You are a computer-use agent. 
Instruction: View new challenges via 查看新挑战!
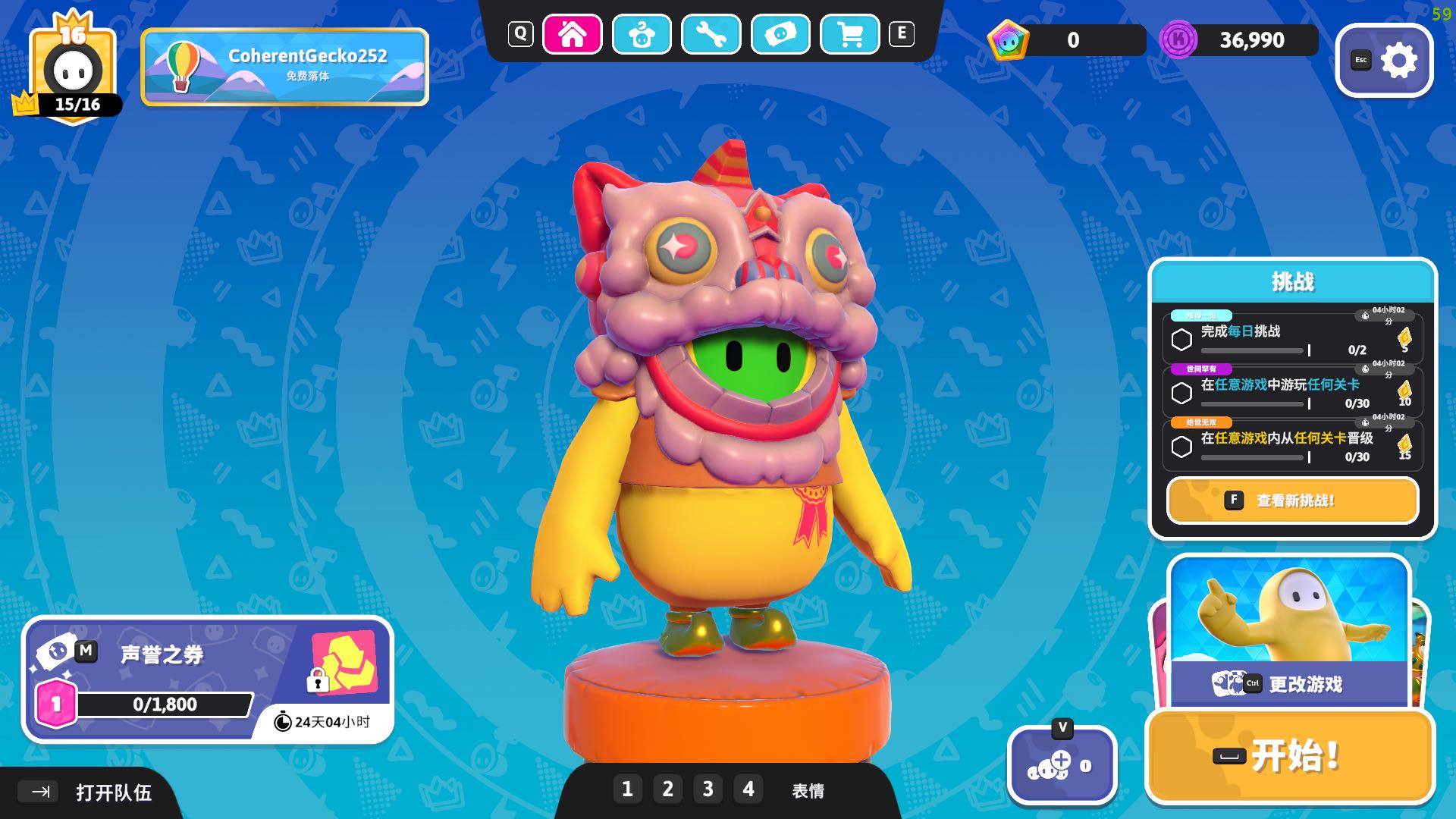tap(1292, 500)
